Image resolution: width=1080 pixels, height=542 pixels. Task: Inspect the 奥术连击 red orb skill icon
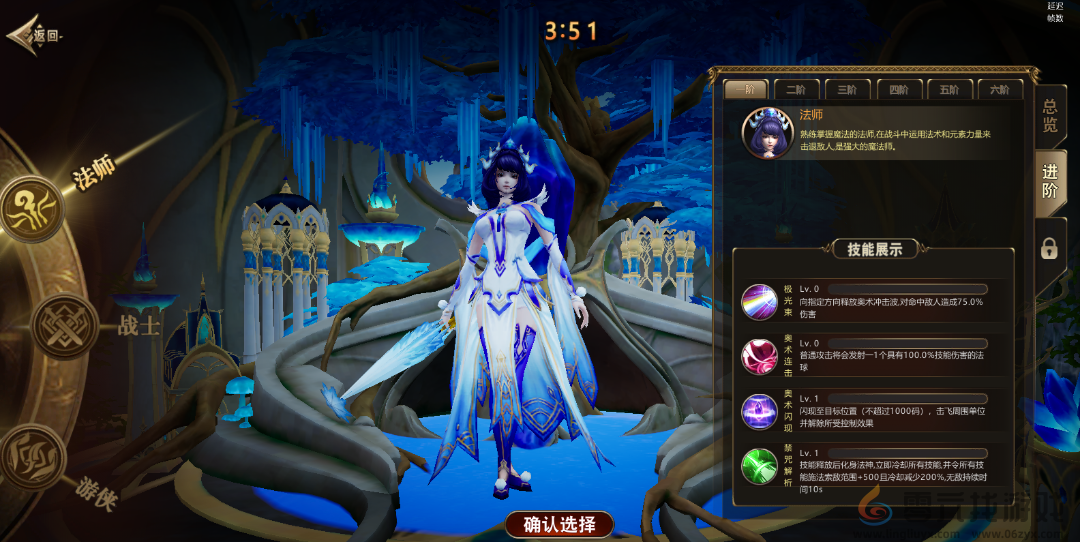759,356
